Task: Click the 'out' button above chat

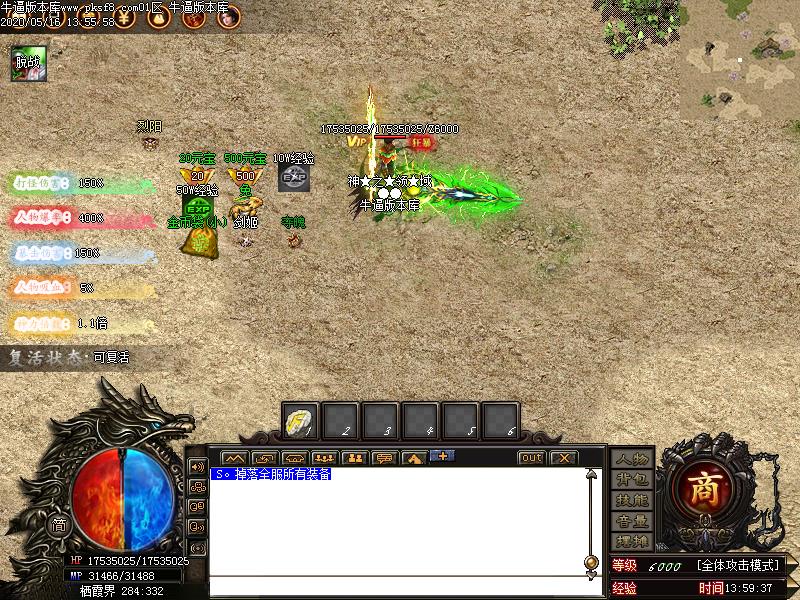Action: click(x=531, y=458)
